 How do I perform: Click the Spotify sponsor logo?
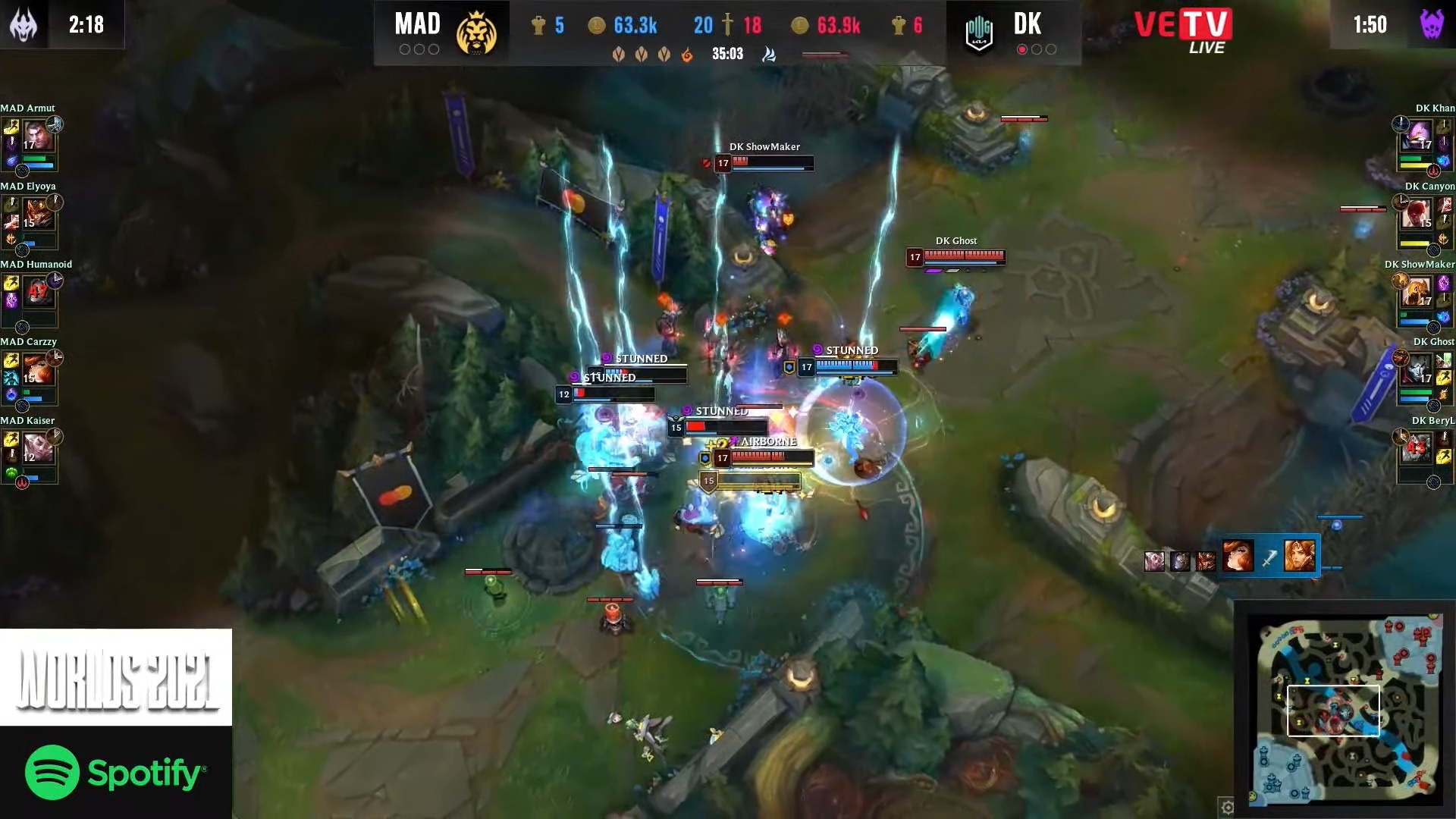click(115, 773)
